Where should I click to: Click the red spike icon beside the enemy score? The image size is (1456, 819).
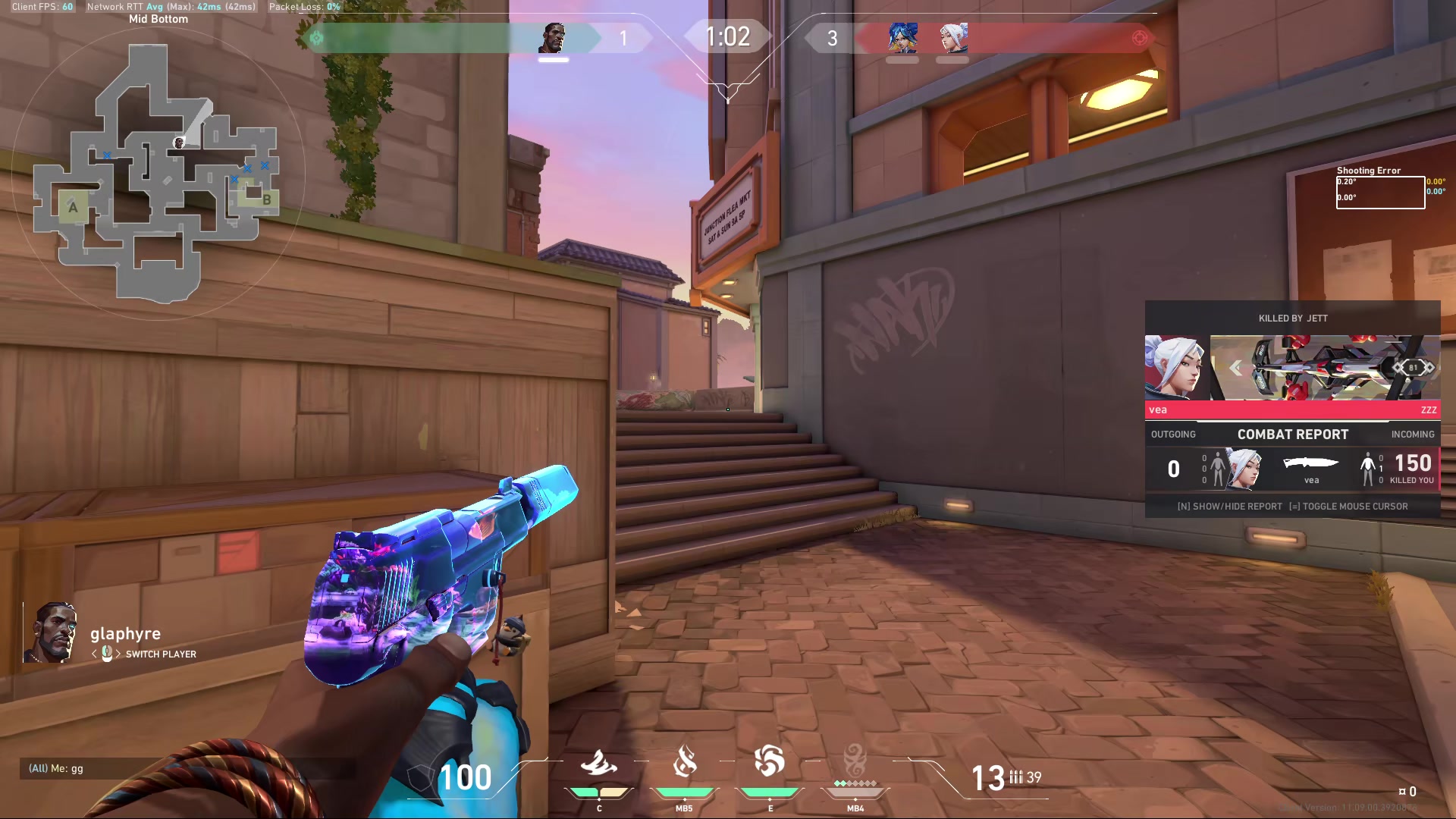pyautogui.click(x=1140, y=38)
